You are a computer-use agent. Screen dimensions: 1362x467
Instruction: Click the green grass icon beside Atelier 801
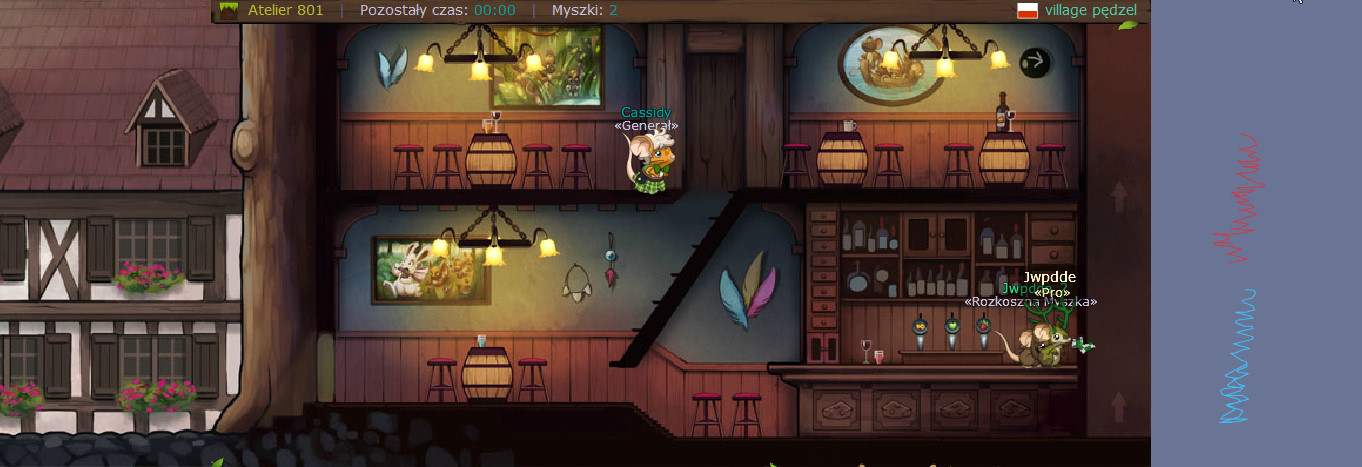click(x=229, y=11)
